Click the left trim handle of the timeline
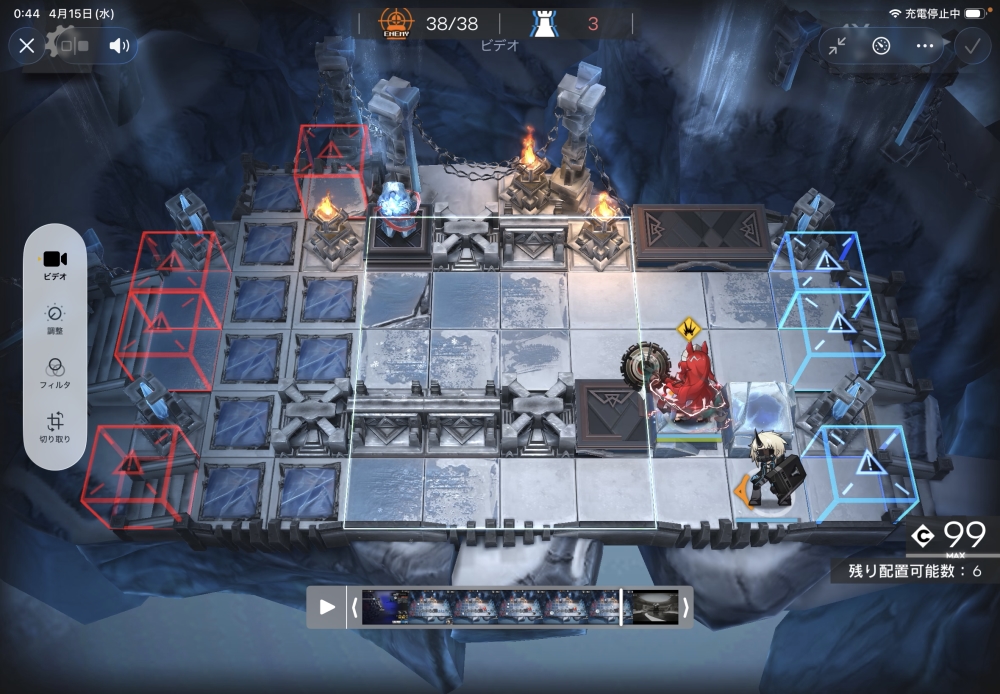 pyautogui.click(x=354, y=607)
